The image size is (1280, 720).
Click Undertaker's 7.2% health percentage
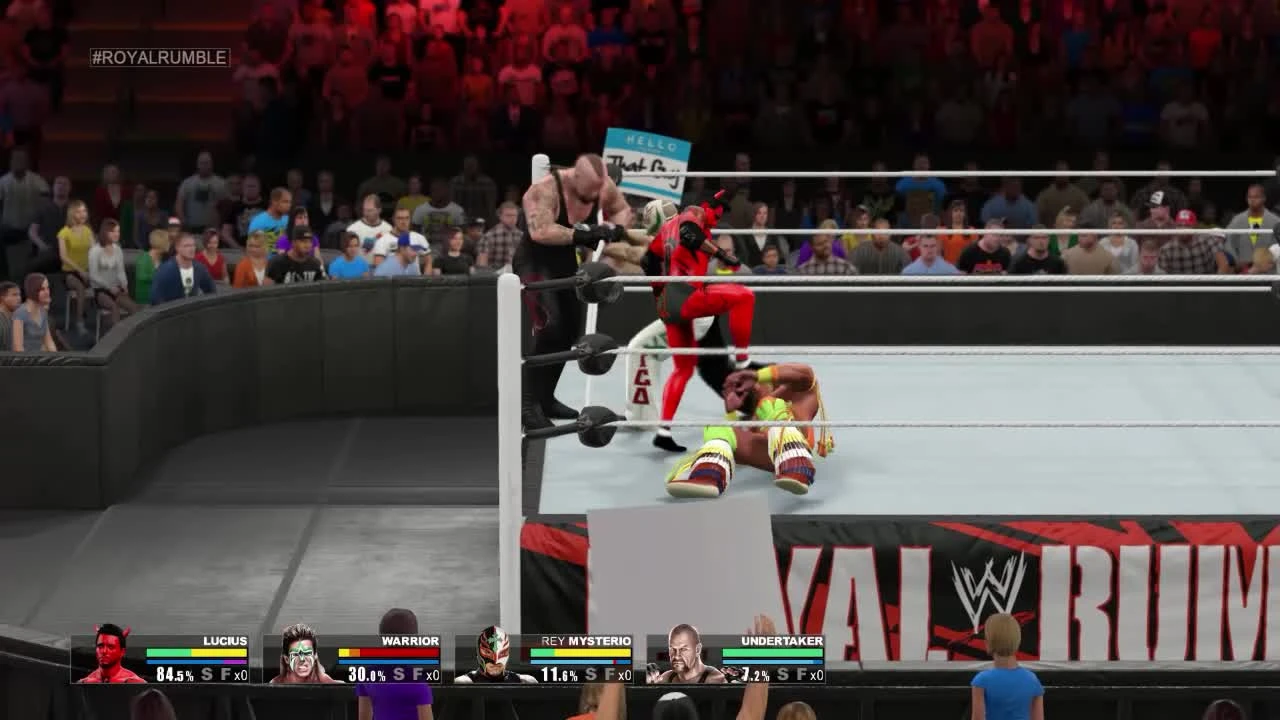(752, 674)
